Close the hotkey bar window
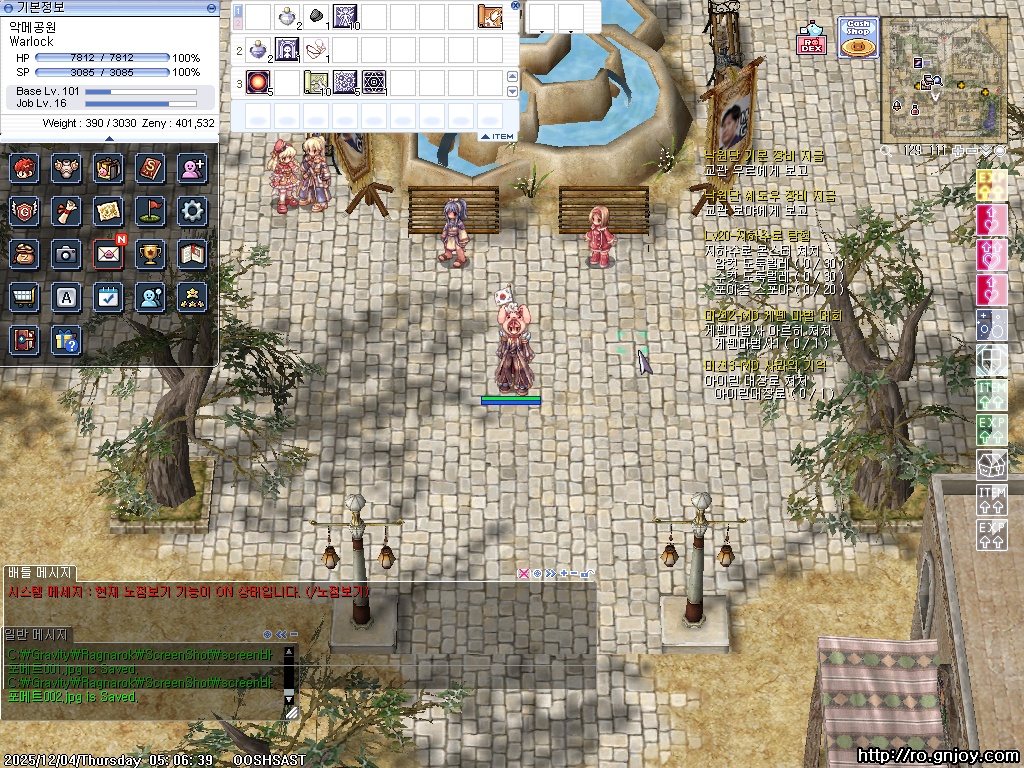Screen dimensions: 1024x768 pyautogui.click(x=515, y=5)
